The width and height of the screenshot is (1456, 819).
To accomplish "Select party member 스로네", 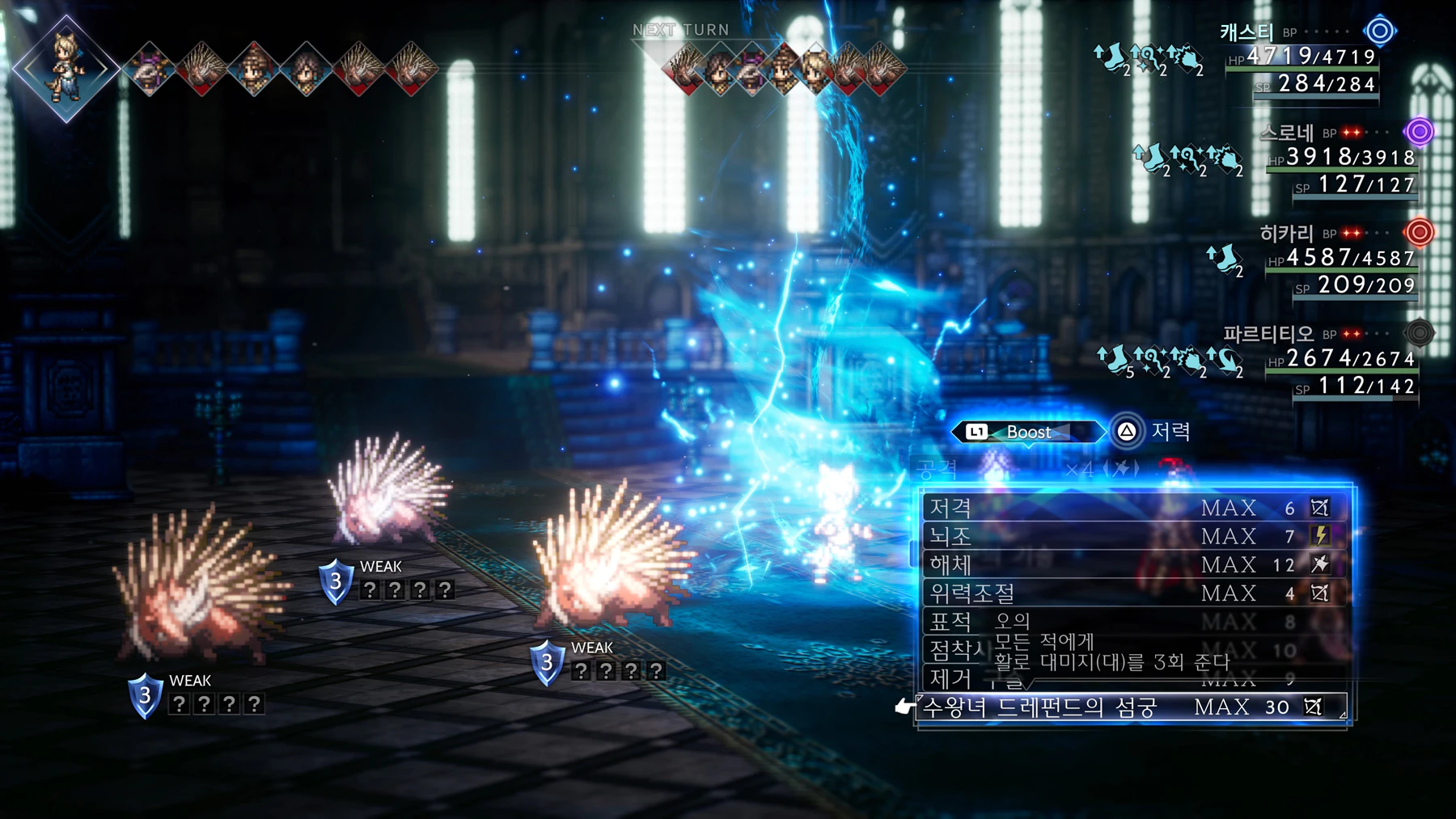I will [x=1286, y=133].
